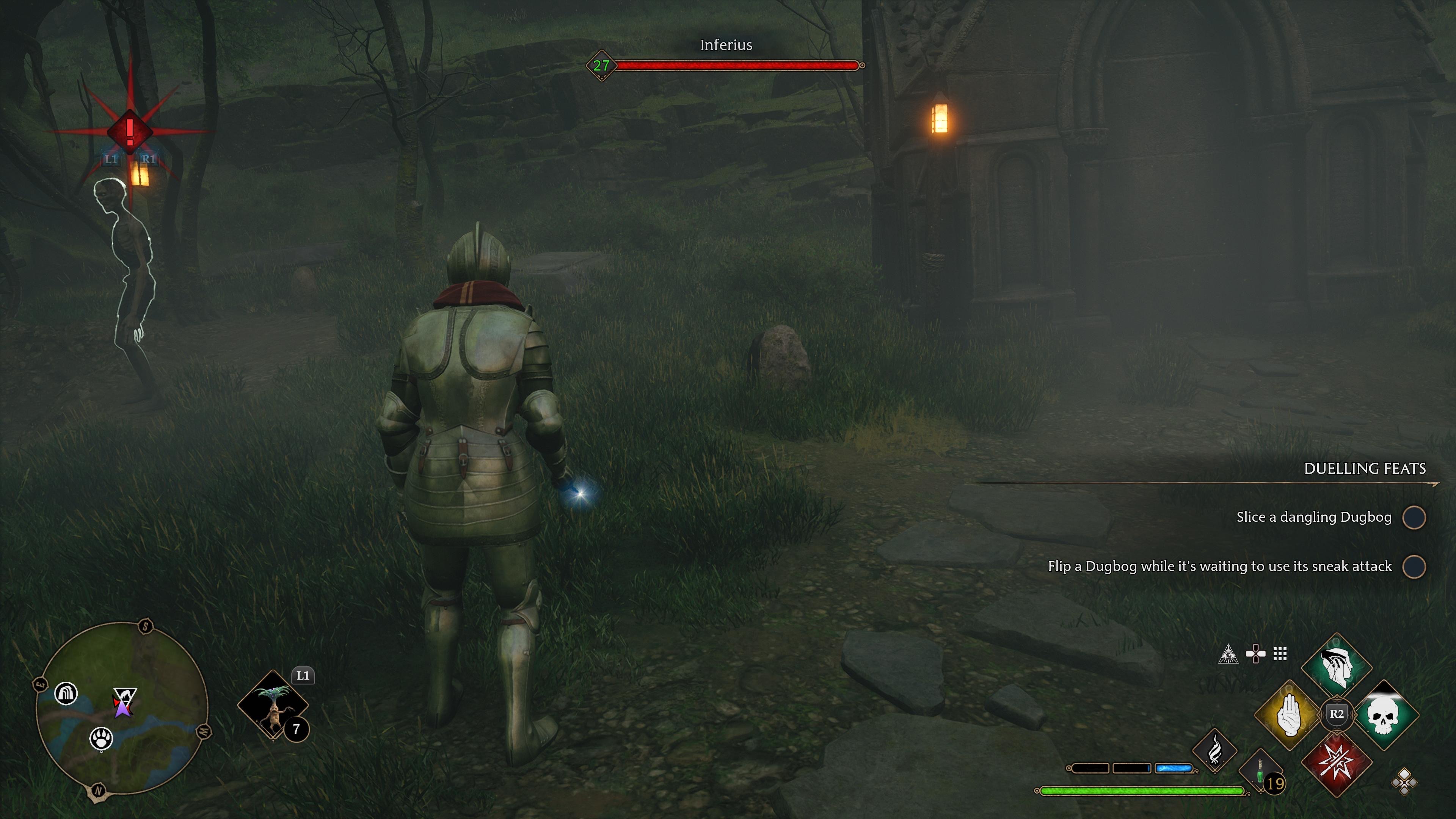Click the cave archway marker on minimap

pos(66,693)
